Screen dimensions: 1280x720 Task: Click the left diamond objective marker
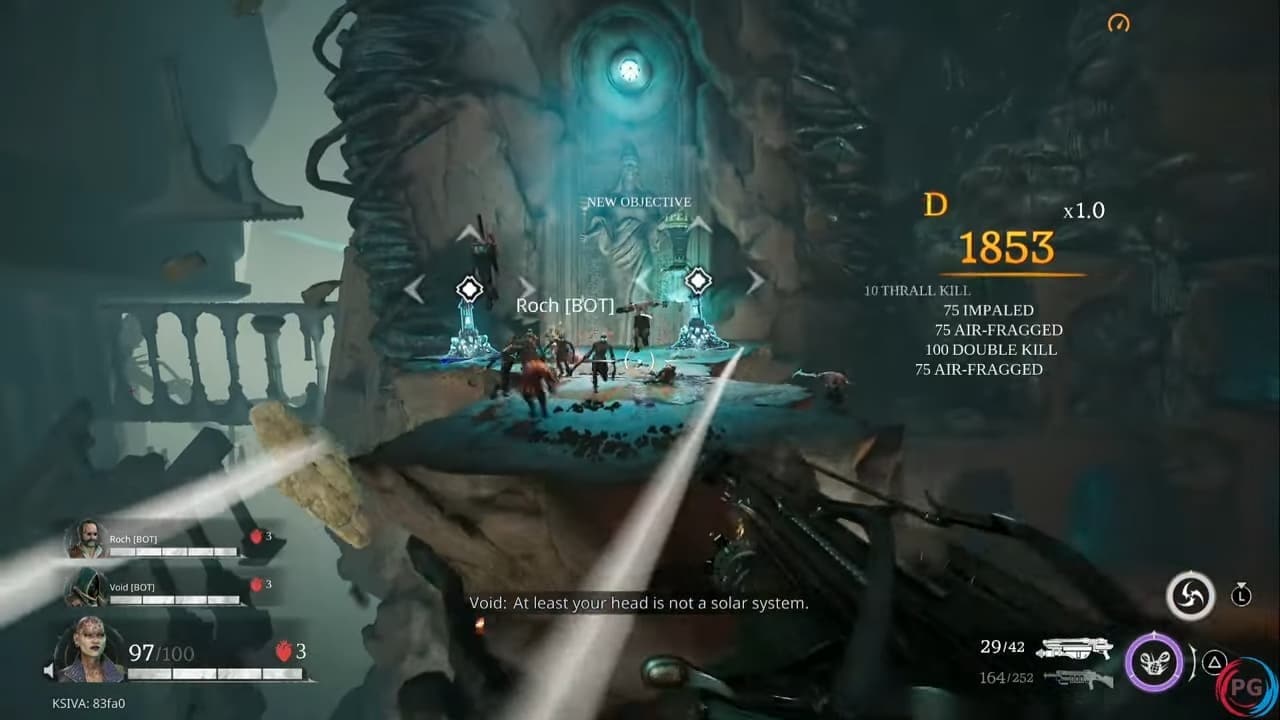pos(469,290)
